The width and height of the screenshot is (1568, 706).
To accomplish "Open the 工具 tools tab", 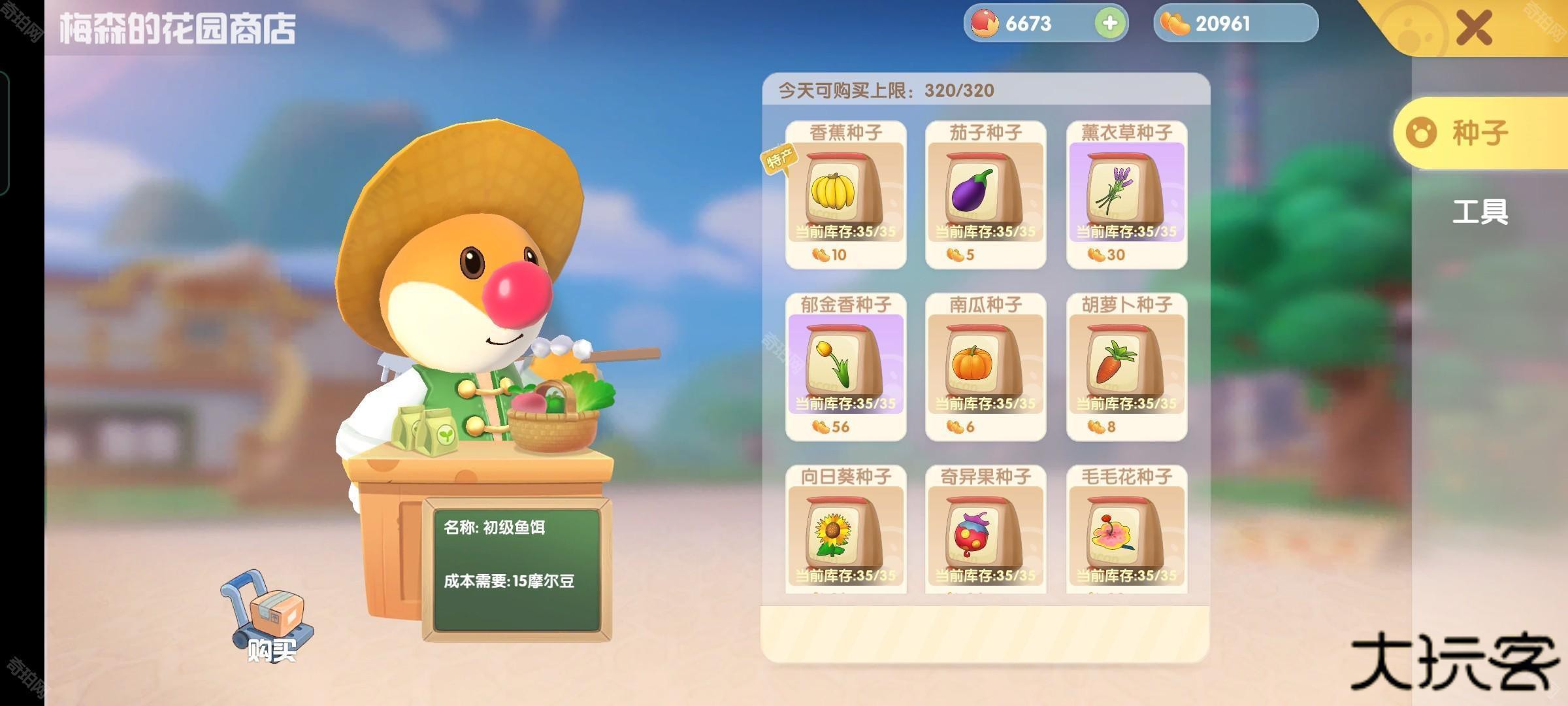I will click(1480, 212).
